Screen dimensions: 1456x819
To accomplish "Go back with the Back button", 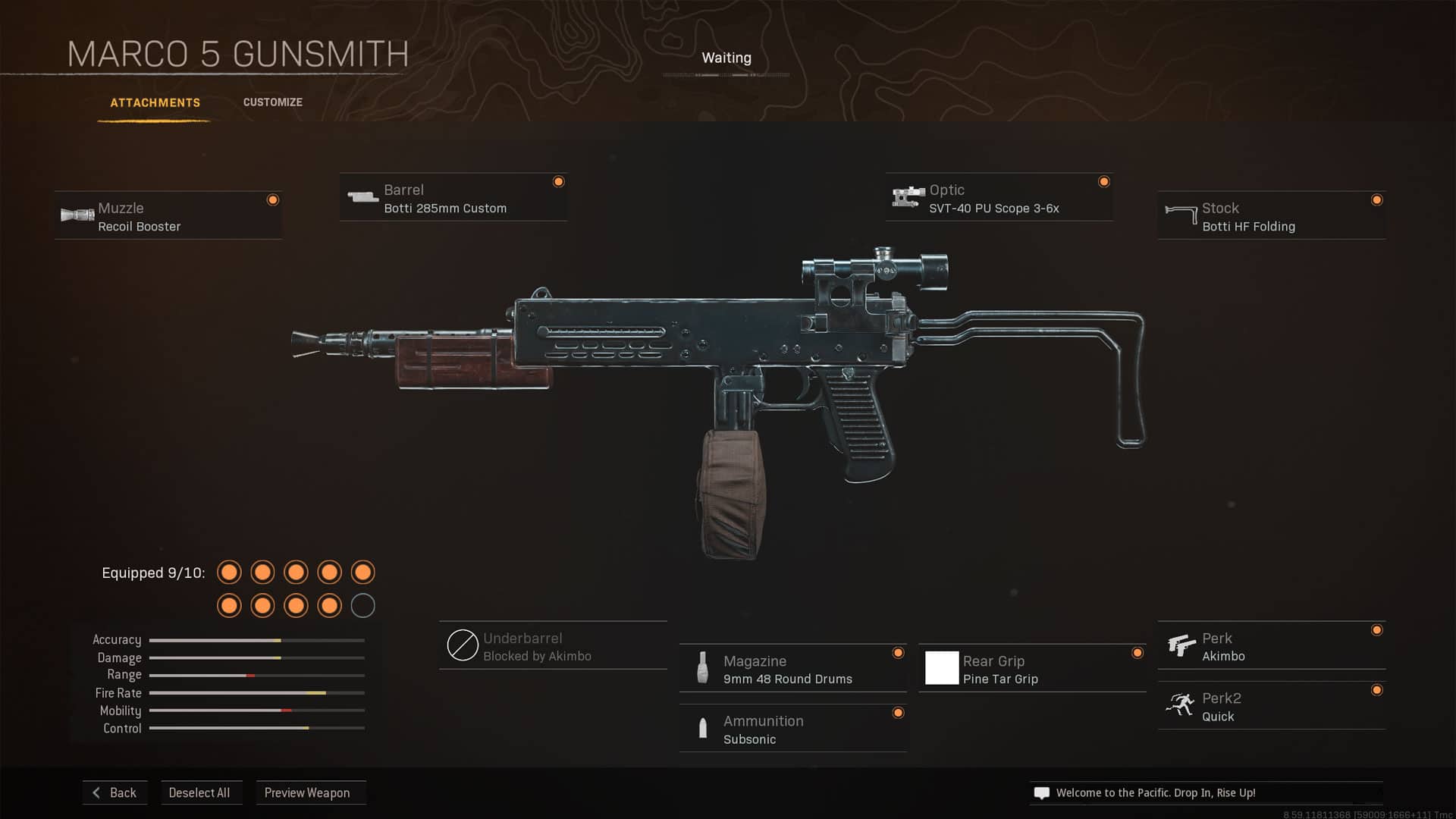I will coord(115,792).
